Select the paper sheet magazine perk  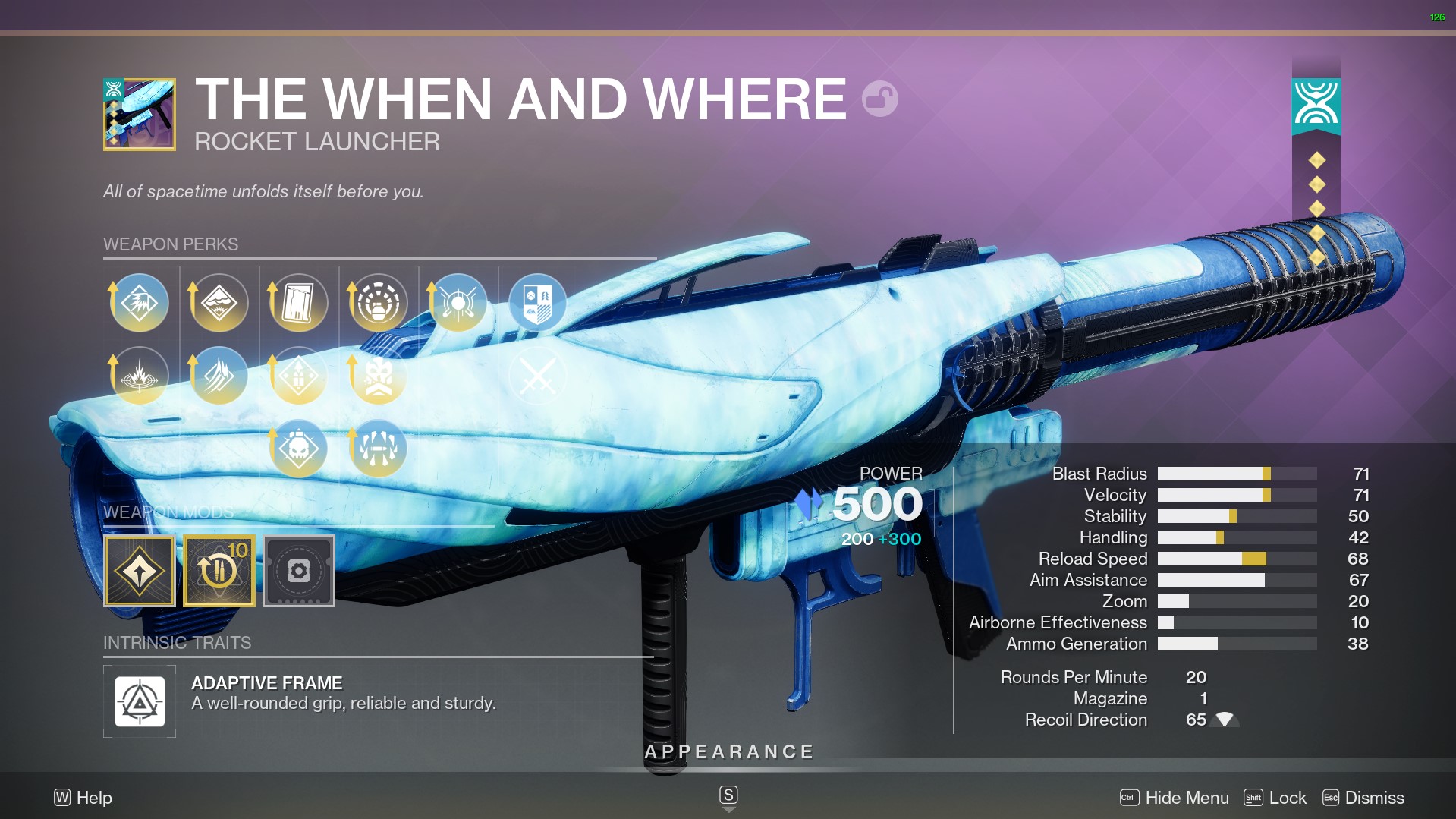(298, 303)
